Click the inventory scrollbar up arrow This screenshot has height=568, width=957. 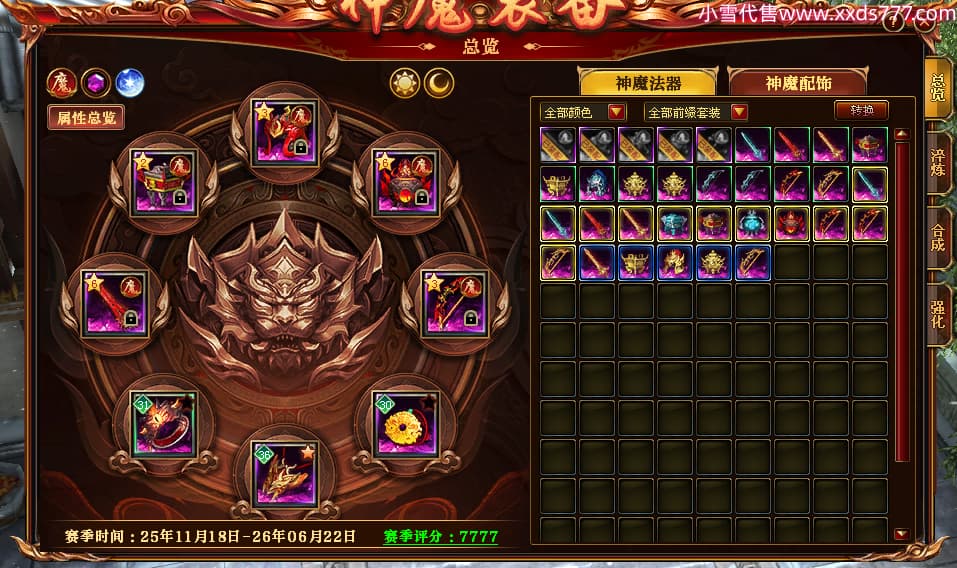click(902, 134)
